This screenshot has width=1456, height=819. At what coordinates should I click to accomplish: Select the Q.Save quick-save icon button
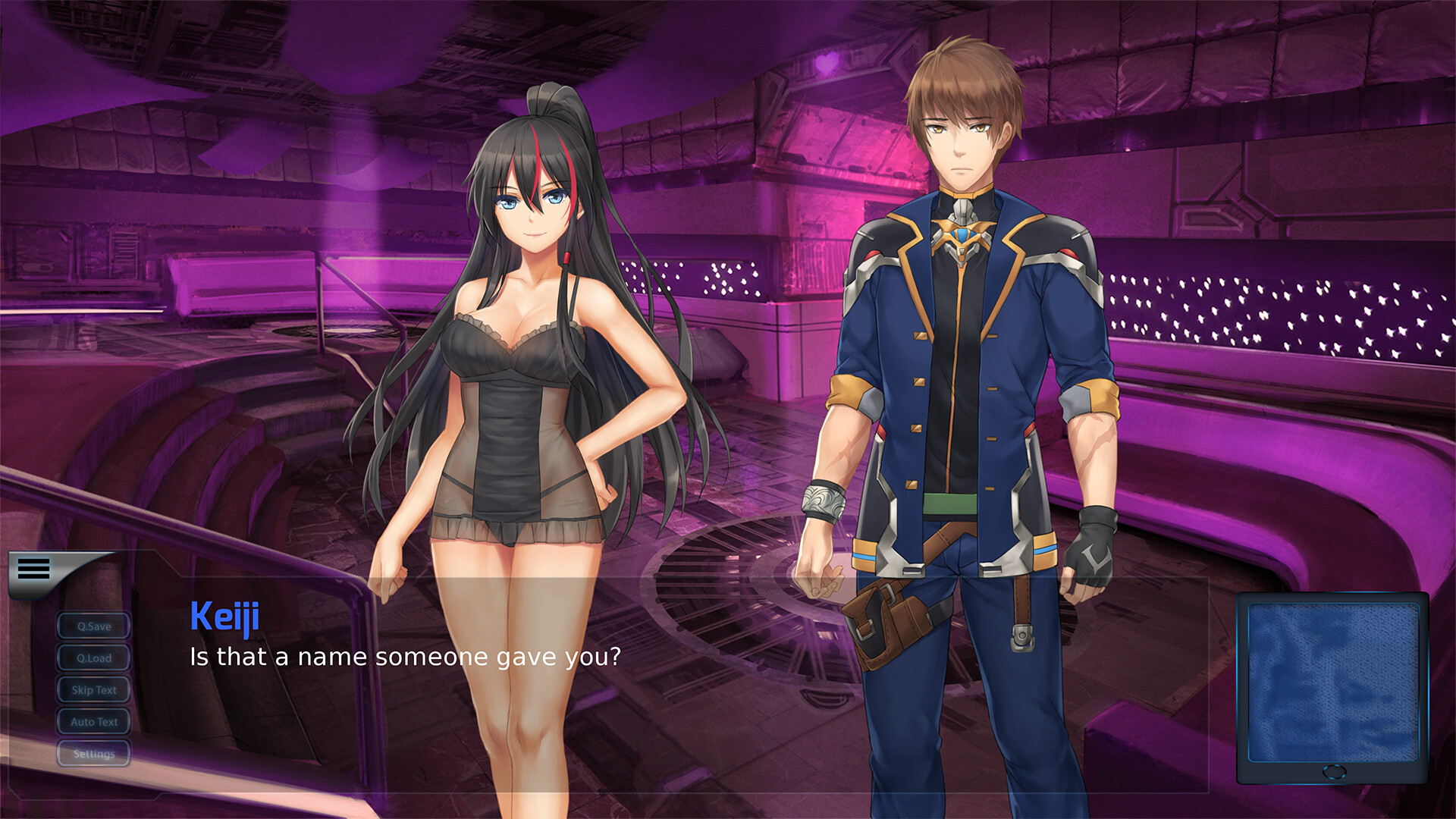point(93,626)
